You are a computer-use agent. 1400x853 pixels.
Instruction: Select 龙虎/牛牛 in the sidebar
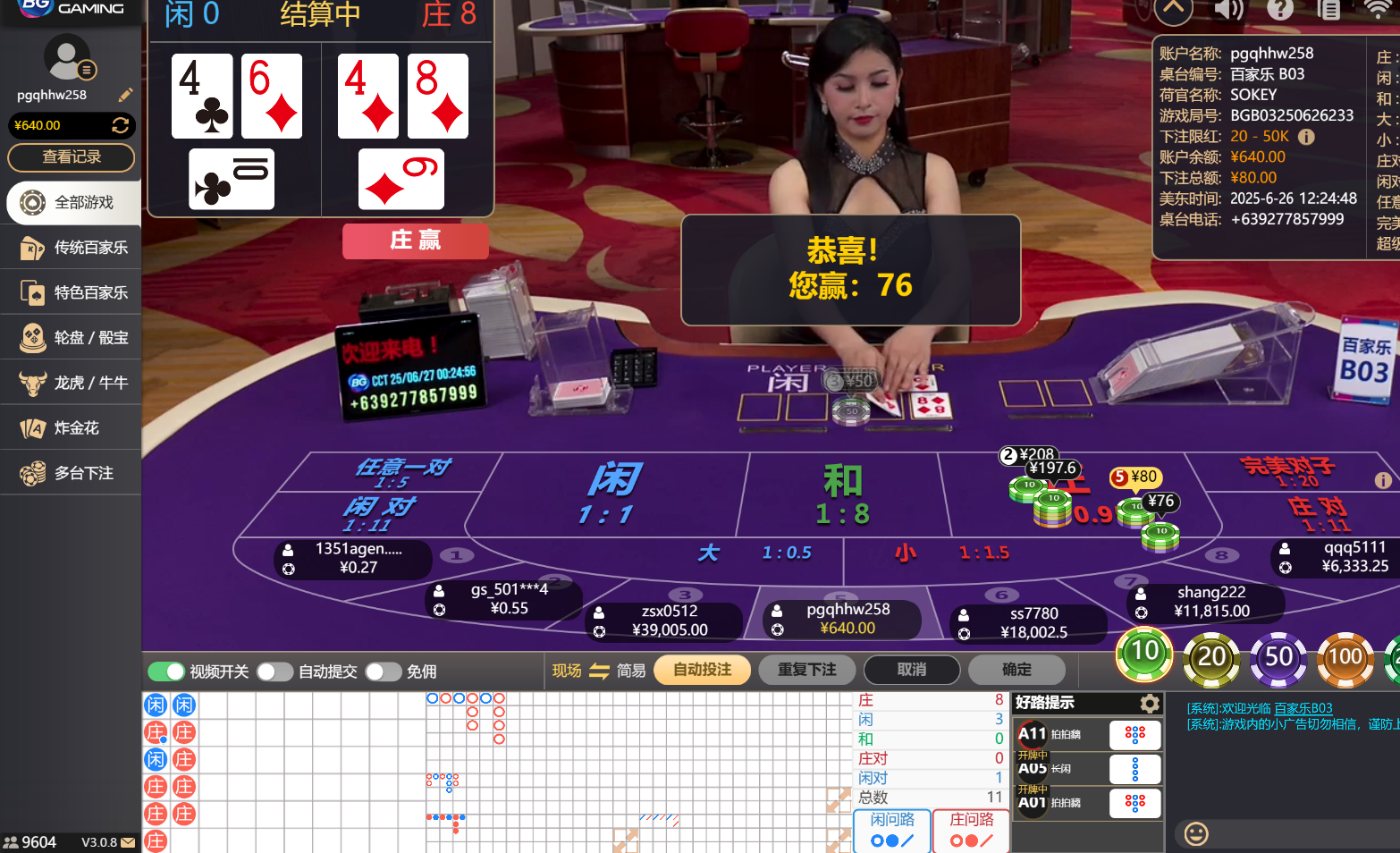(x=71, y=382)
